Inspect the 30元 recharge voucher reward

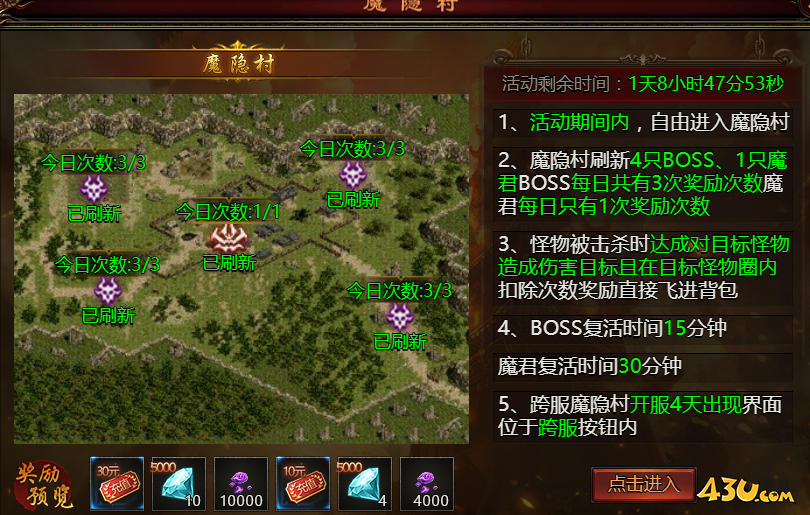(116, 484)
